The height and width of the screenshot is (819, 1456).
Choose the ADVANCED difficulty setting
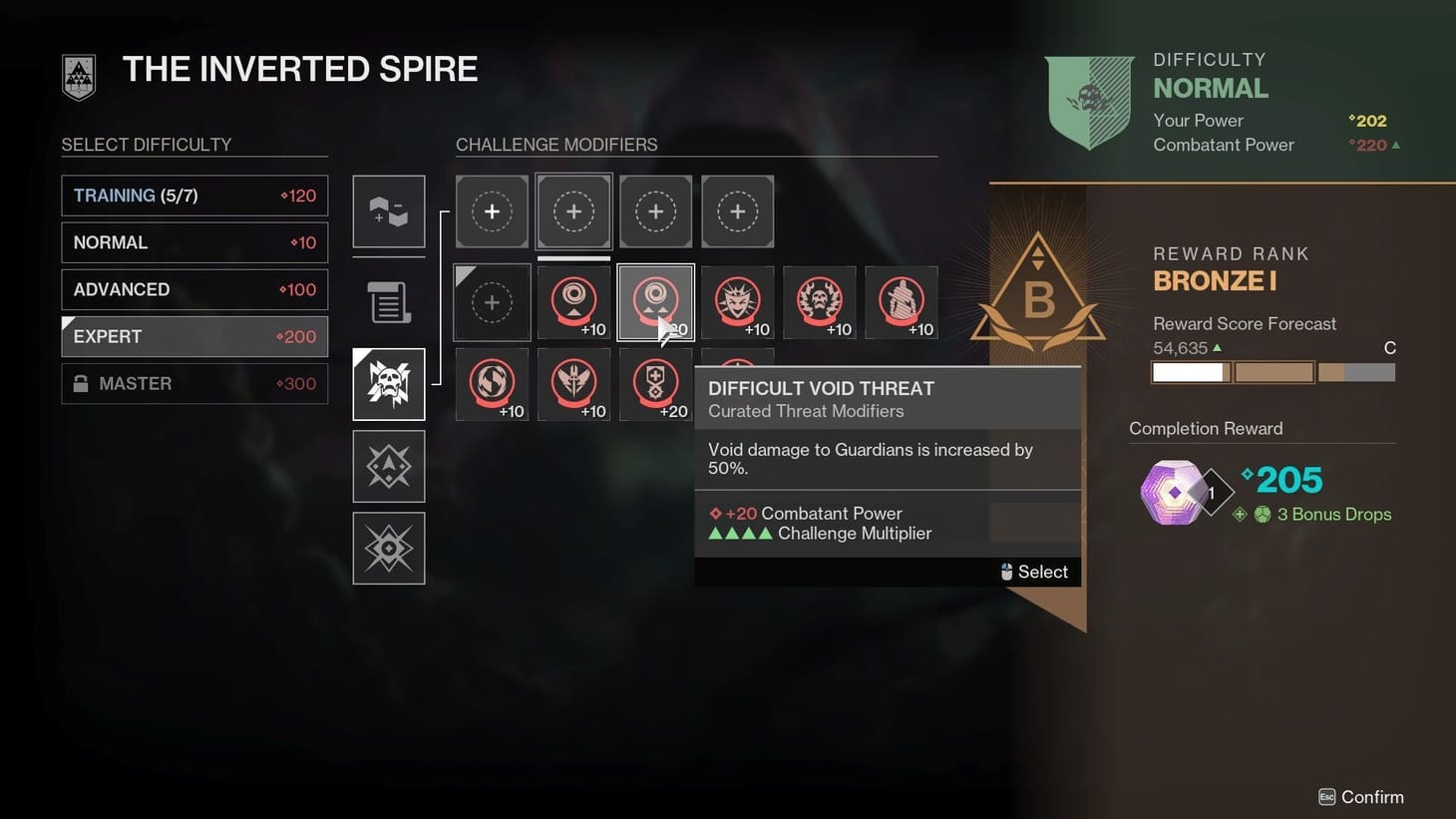(x=193, y=289)
